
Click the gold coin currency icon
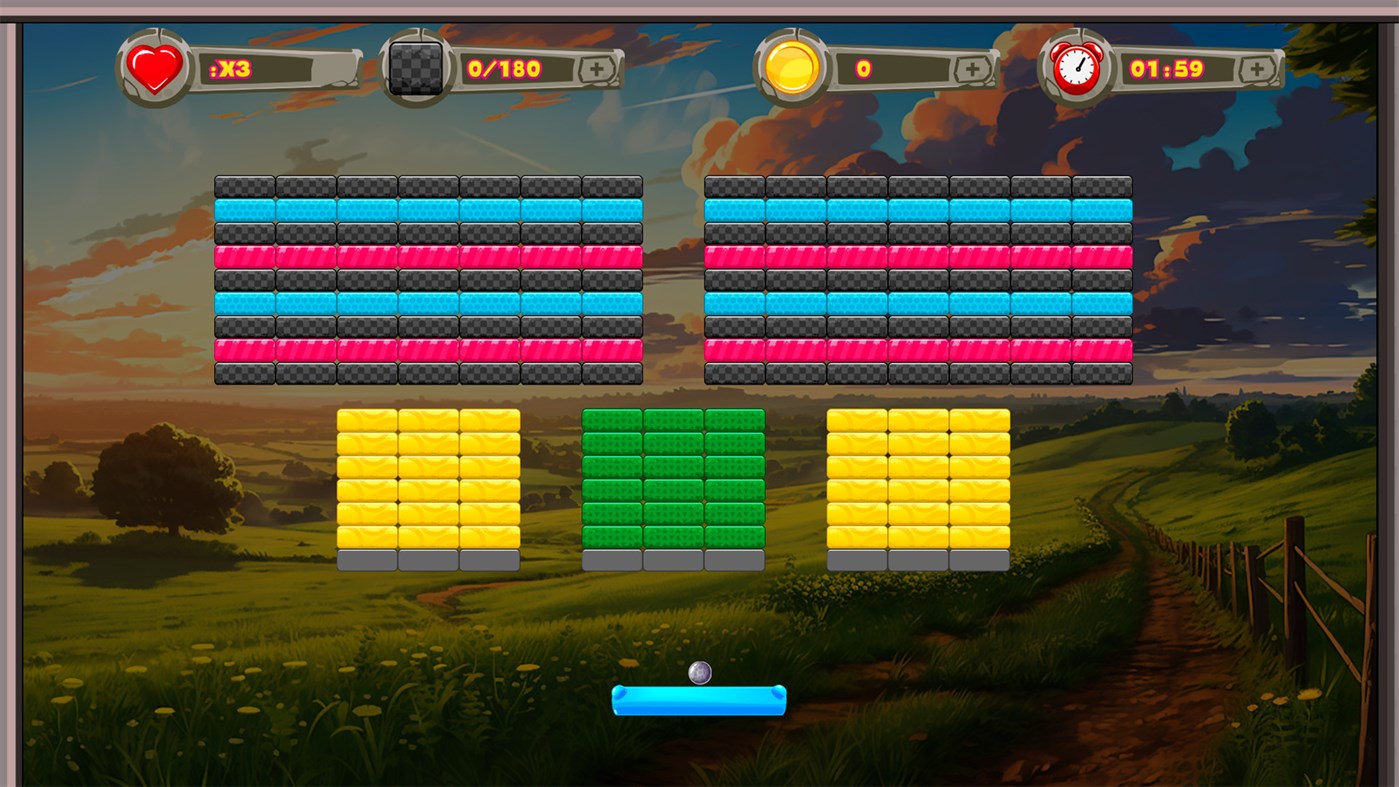click(789, 66)
